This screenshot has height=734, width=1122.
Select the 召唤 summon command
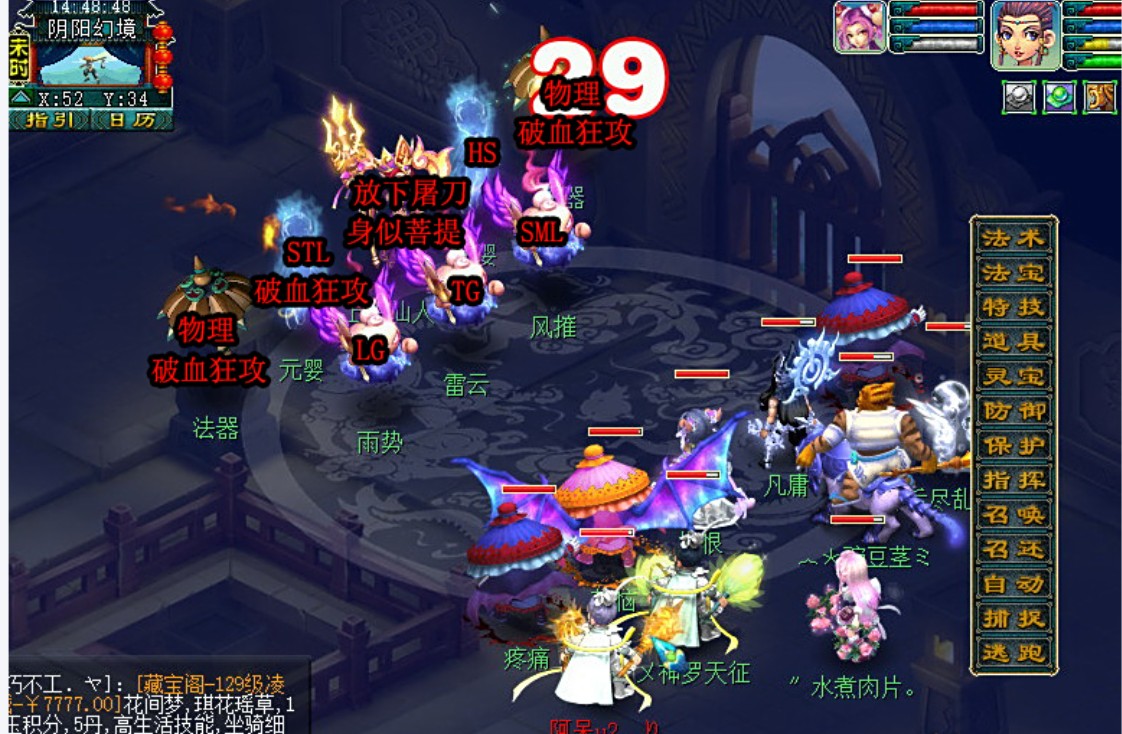tap(1013, 515)
